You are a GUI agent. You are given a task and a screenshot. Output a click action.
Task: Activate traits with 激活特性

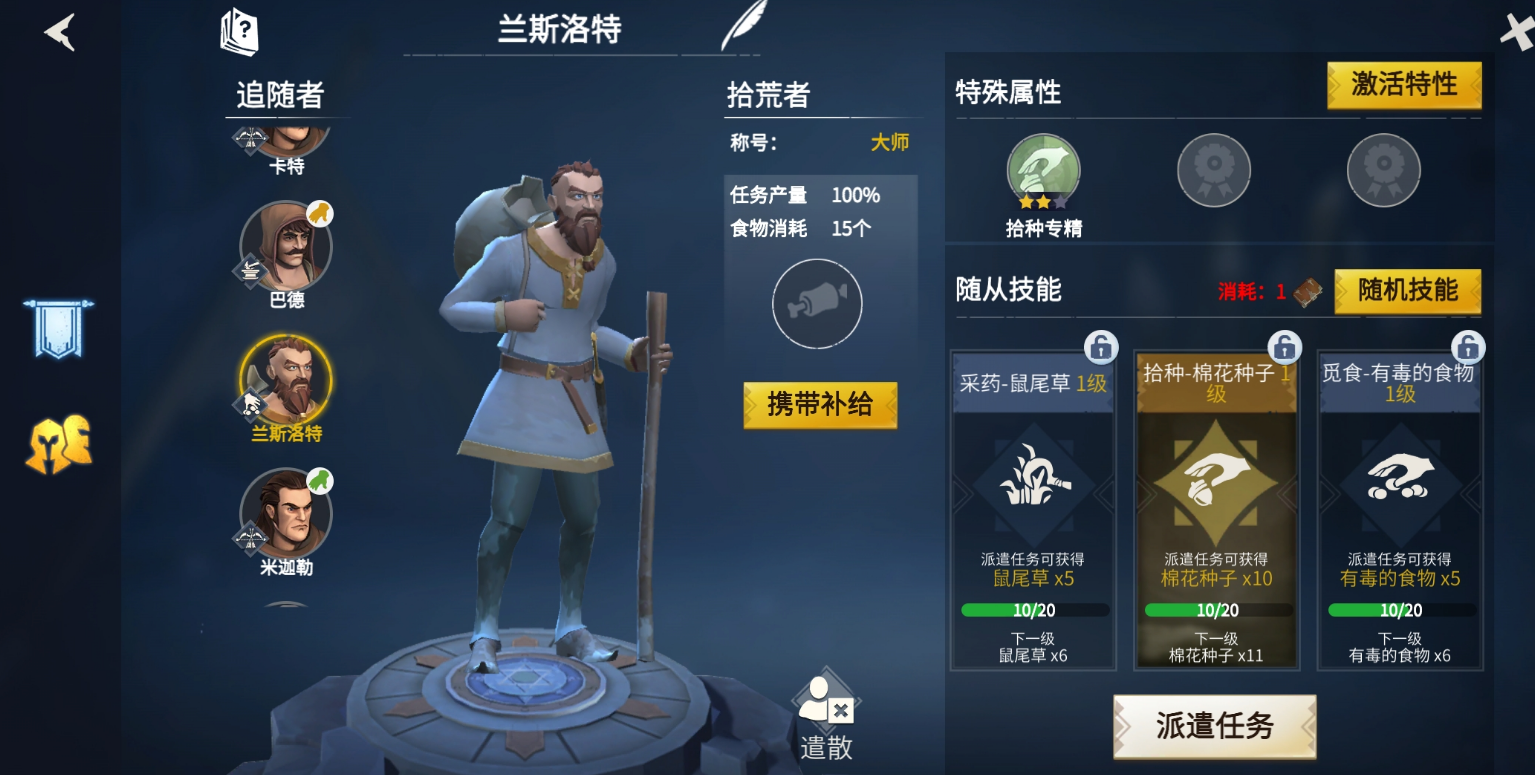pos(1403,85)
